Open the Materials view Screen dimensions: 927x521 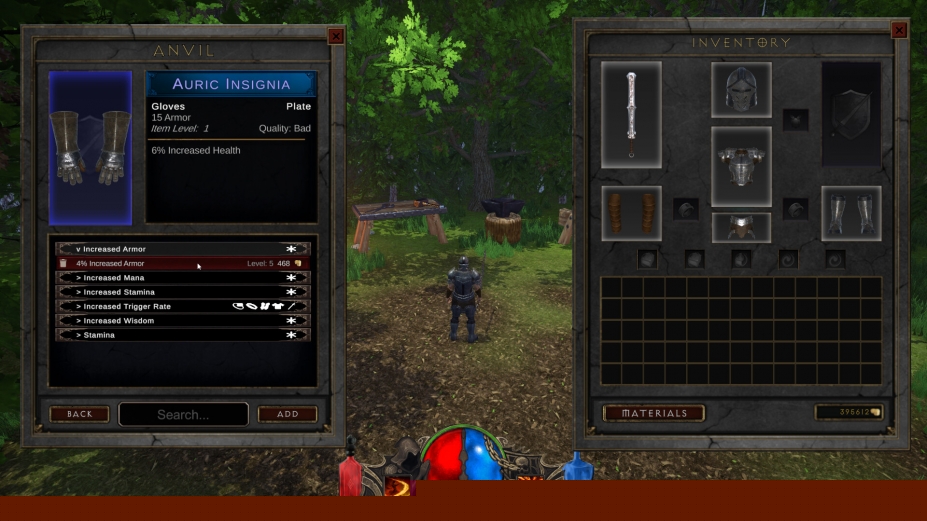(x=654, y=413)
